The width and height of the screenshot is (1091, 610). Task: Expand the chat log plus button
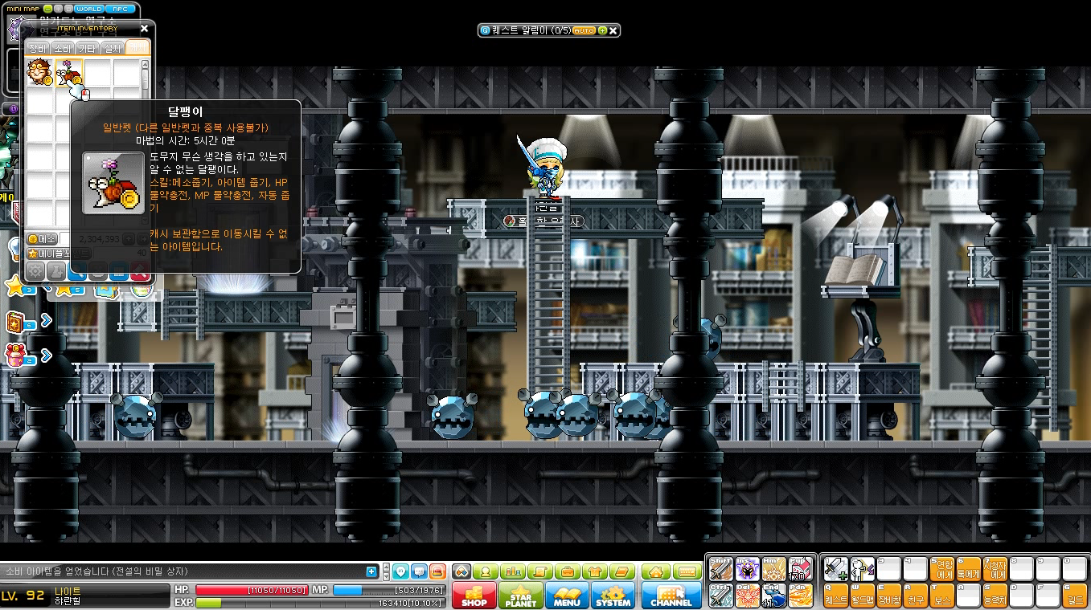[x=372, y=572]
